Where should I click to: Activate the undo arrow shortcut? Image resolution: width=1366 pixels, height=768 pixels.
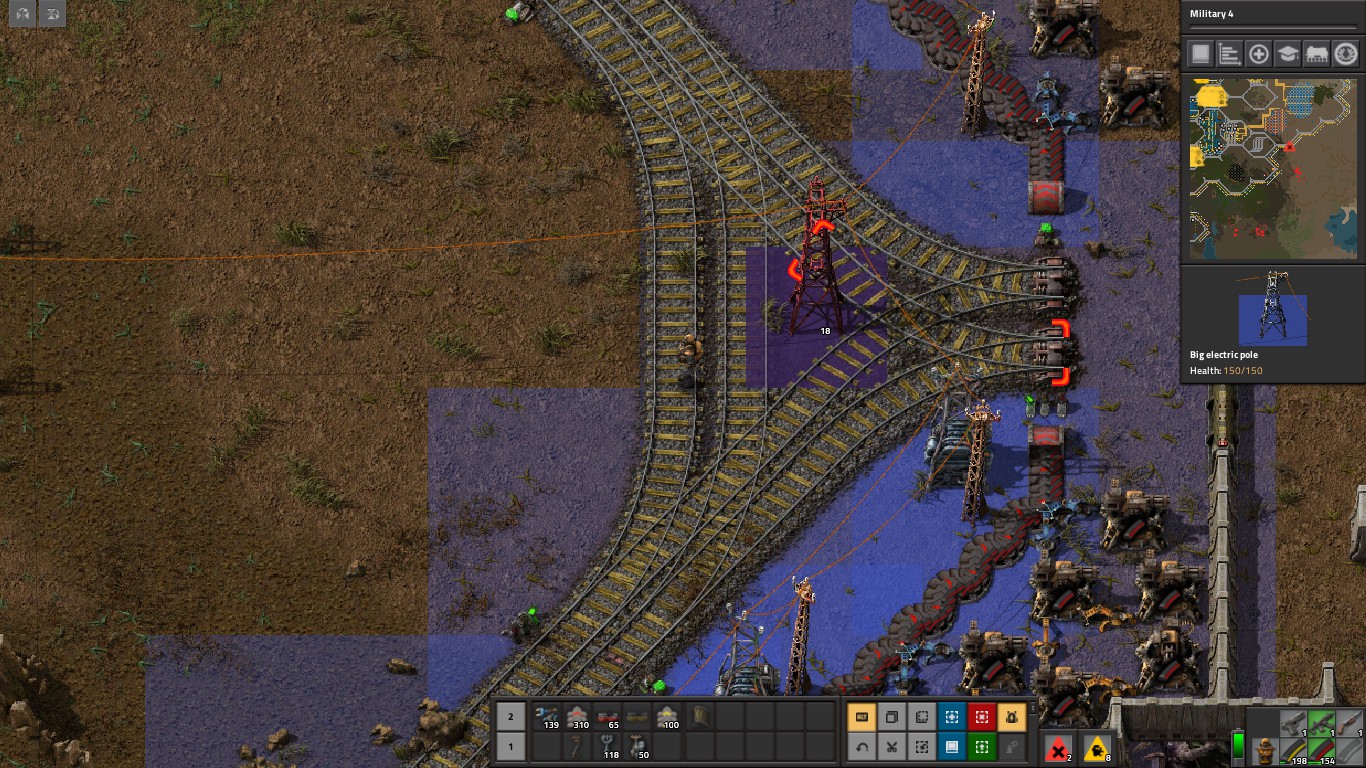coord(862,746)
